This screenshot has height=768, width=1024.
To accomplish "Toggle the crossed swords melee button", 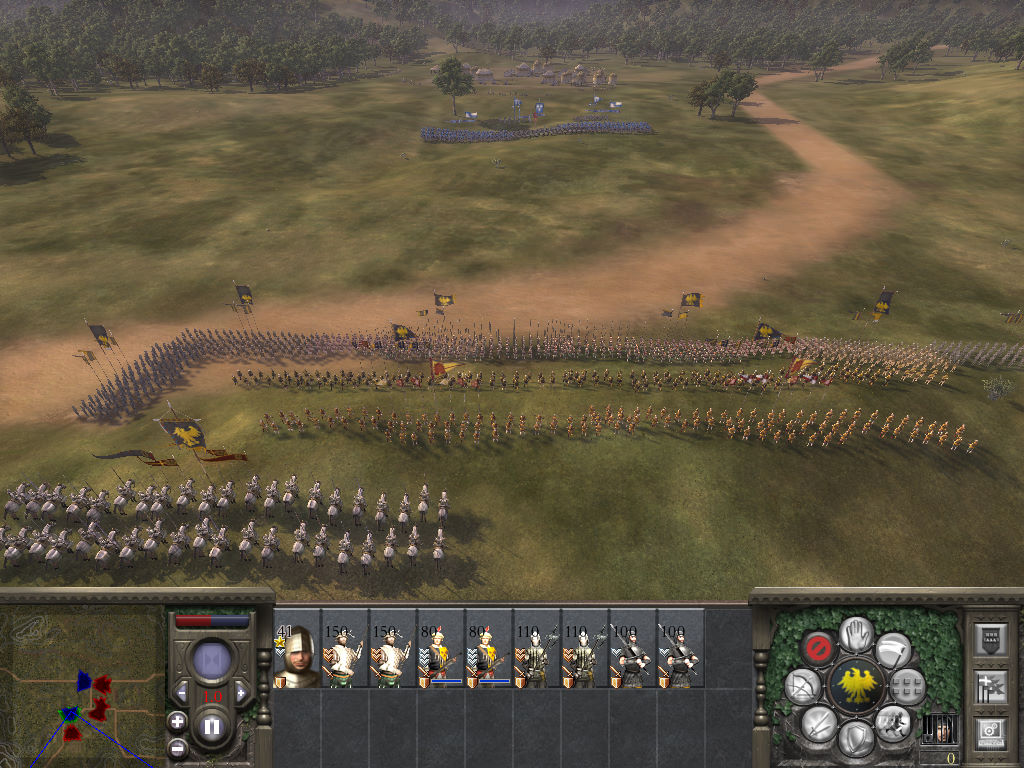I will point(819,722).
